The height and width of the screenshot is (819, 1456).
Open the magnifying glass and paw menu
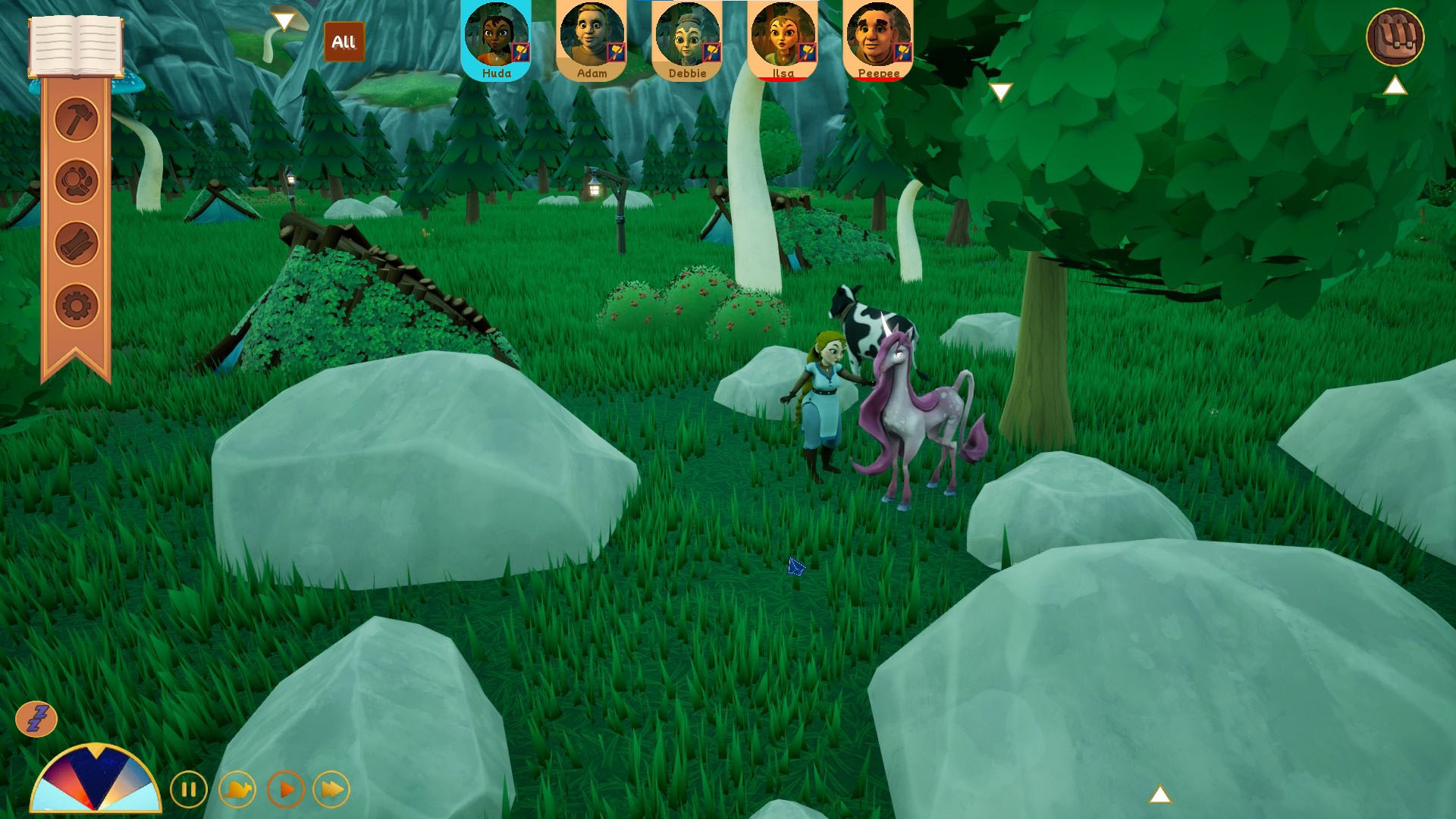pyautogui.click(x=77, y=181)
